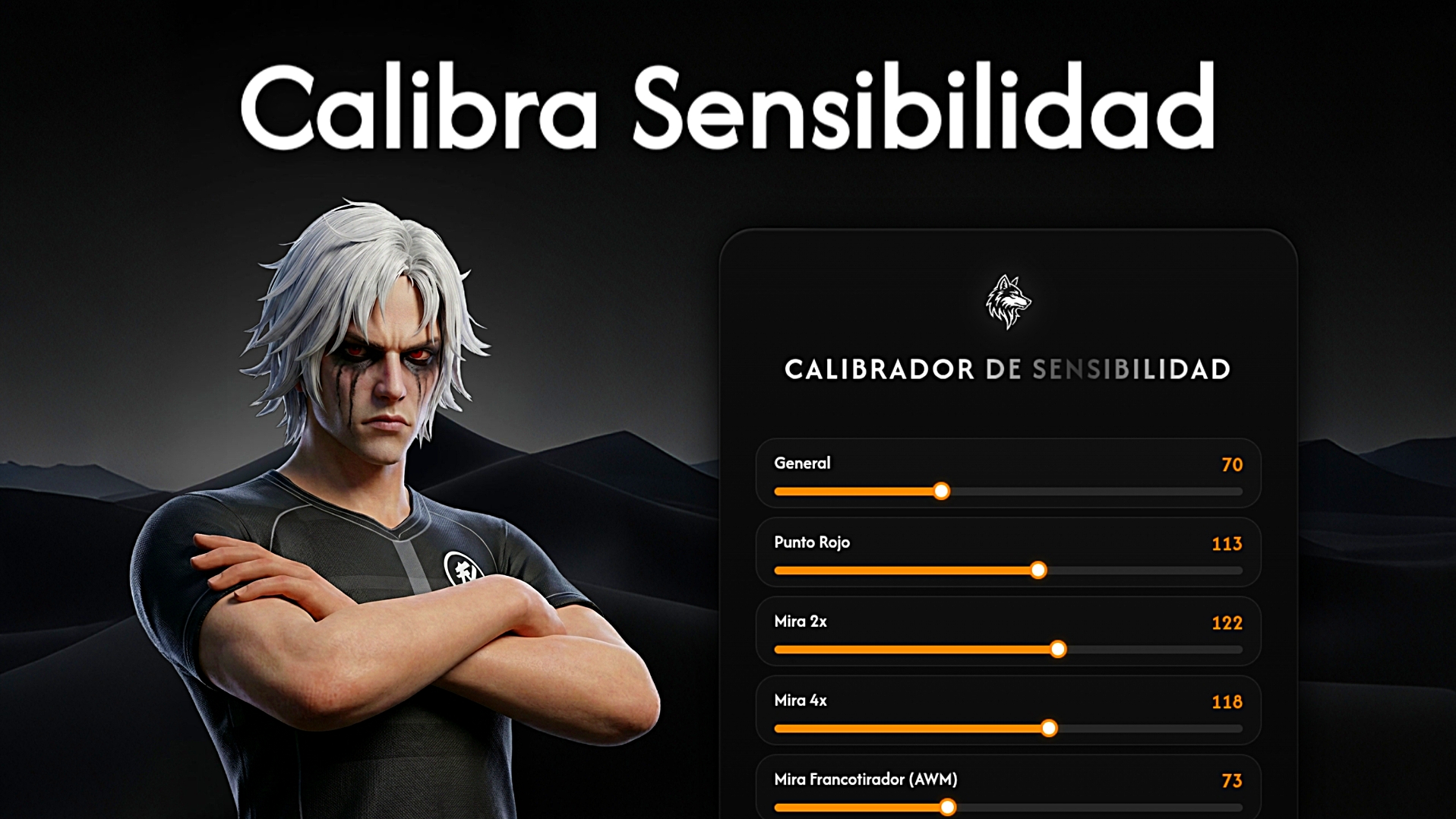Adjust the Punto Rojo slider
This screenshot has height=819, width=1456.
coord(1038,571)
